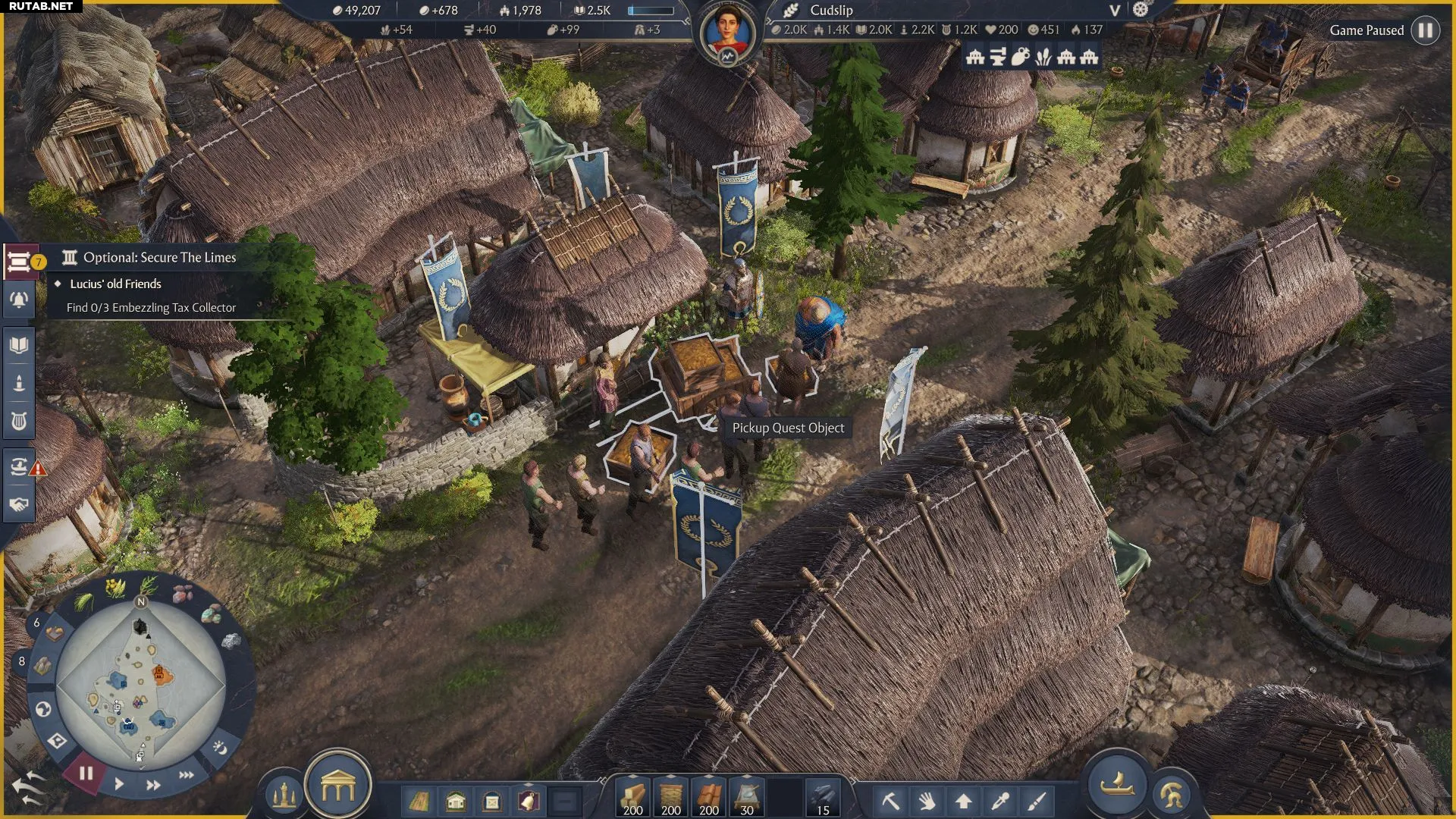Open the temple building construction menu
The height and width of the screenshot is (819, 1456).
(x=337, y=789)
